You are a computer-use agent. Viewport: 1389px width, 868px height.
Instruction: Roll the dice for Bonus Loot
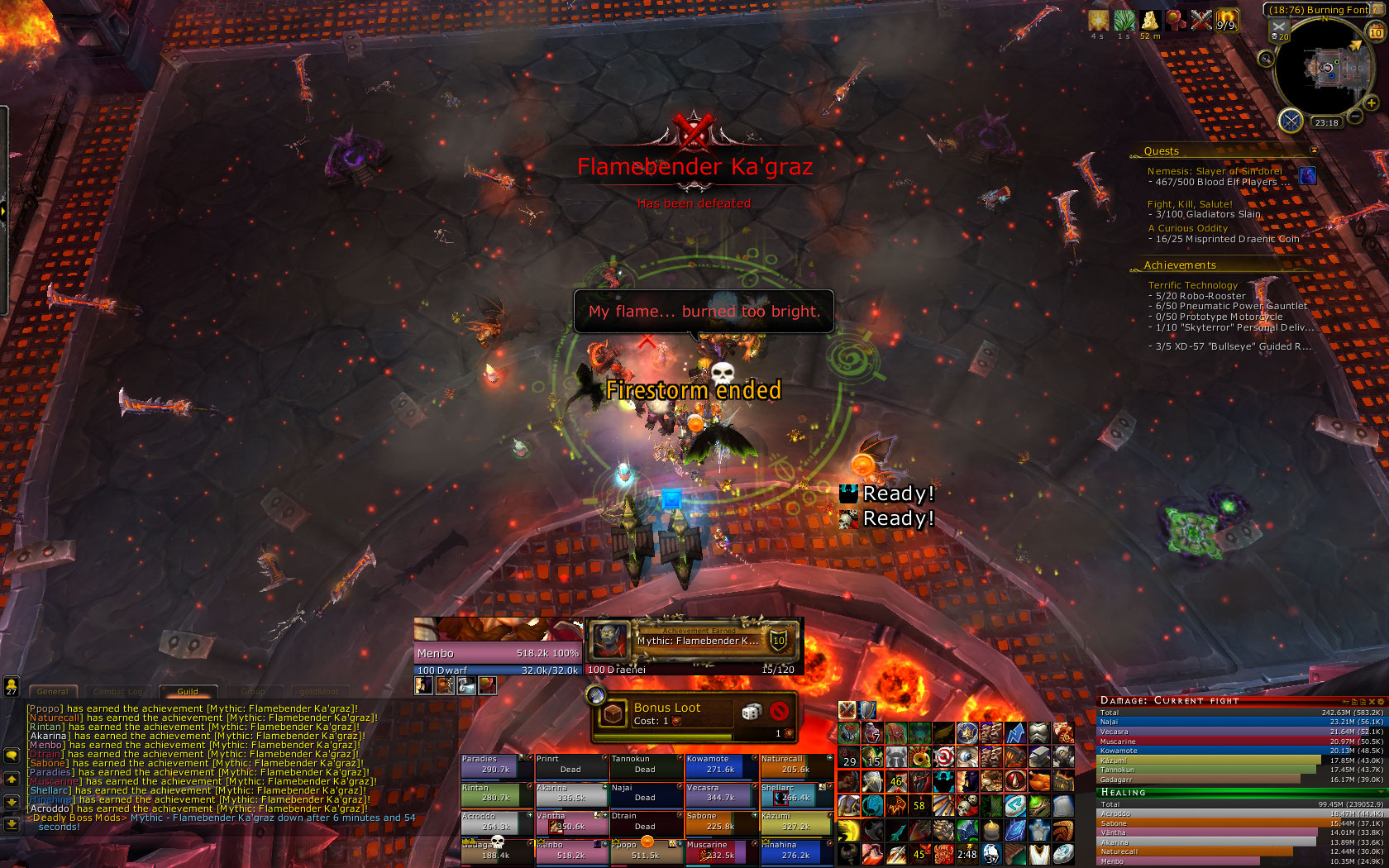point(751,712)
